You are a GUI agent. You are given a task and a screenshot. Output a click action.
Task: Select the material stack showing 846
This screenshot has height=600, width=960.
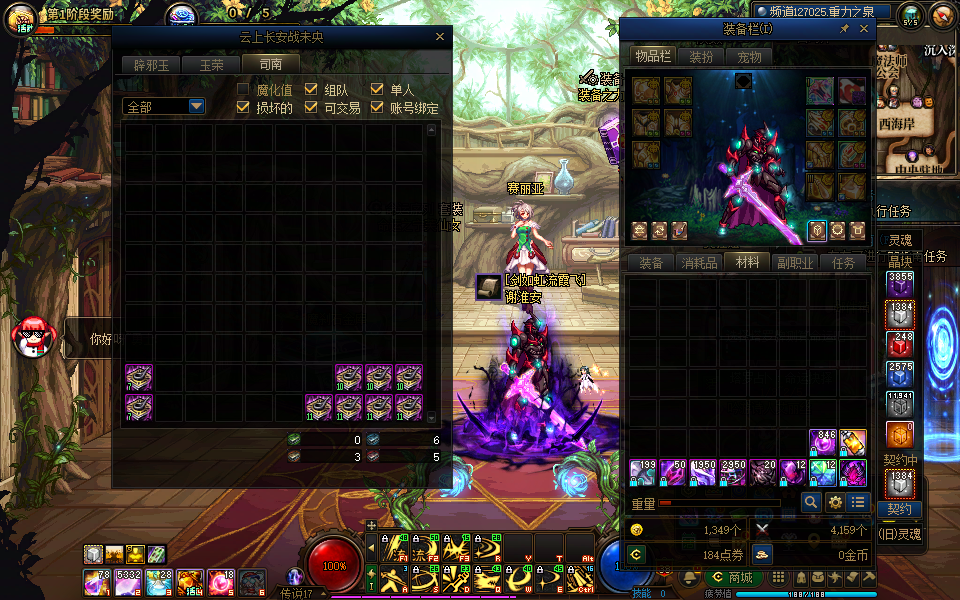click(823, 442)
